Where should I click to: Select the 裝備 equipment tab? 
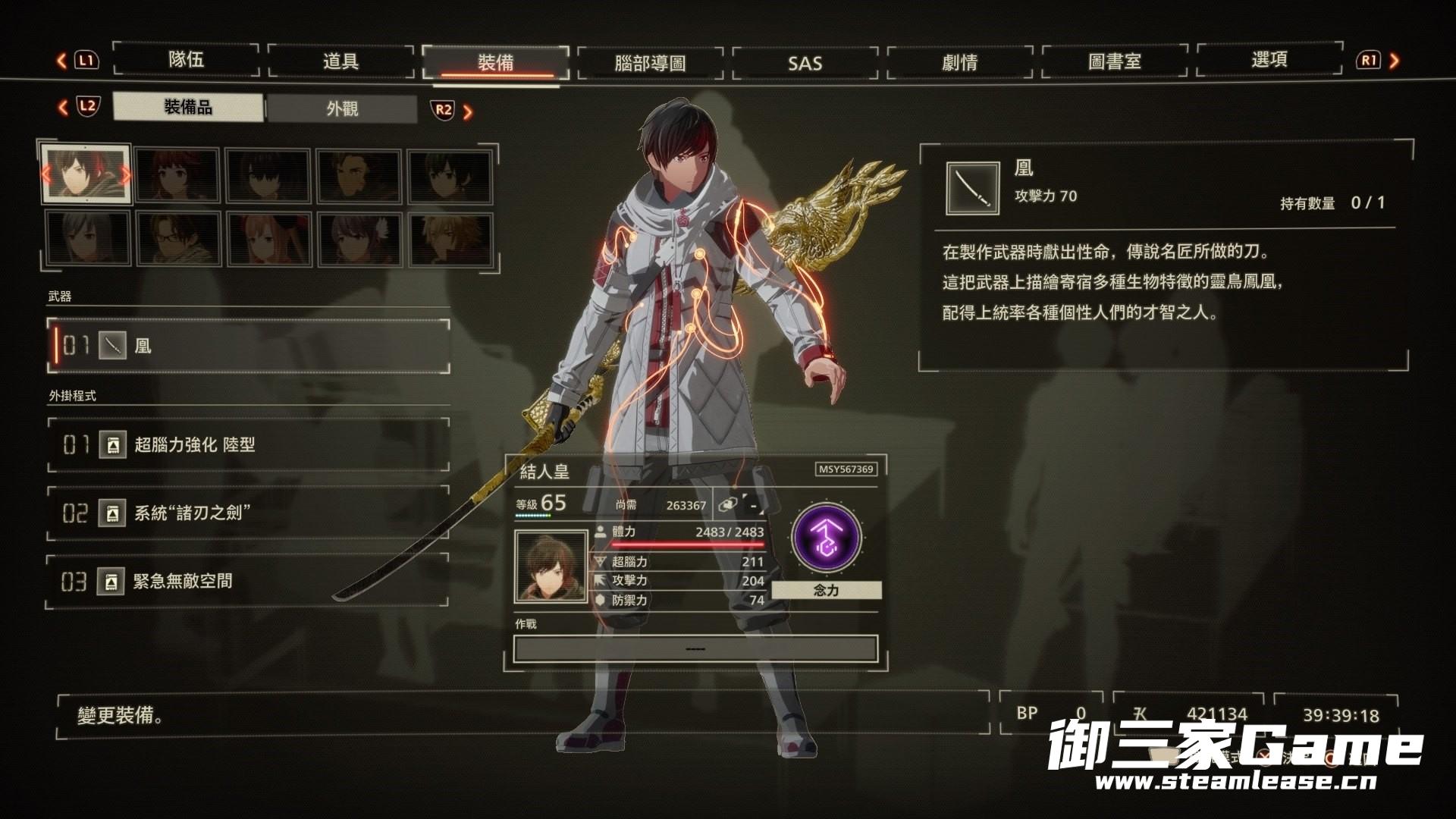[x=496, y=62]
